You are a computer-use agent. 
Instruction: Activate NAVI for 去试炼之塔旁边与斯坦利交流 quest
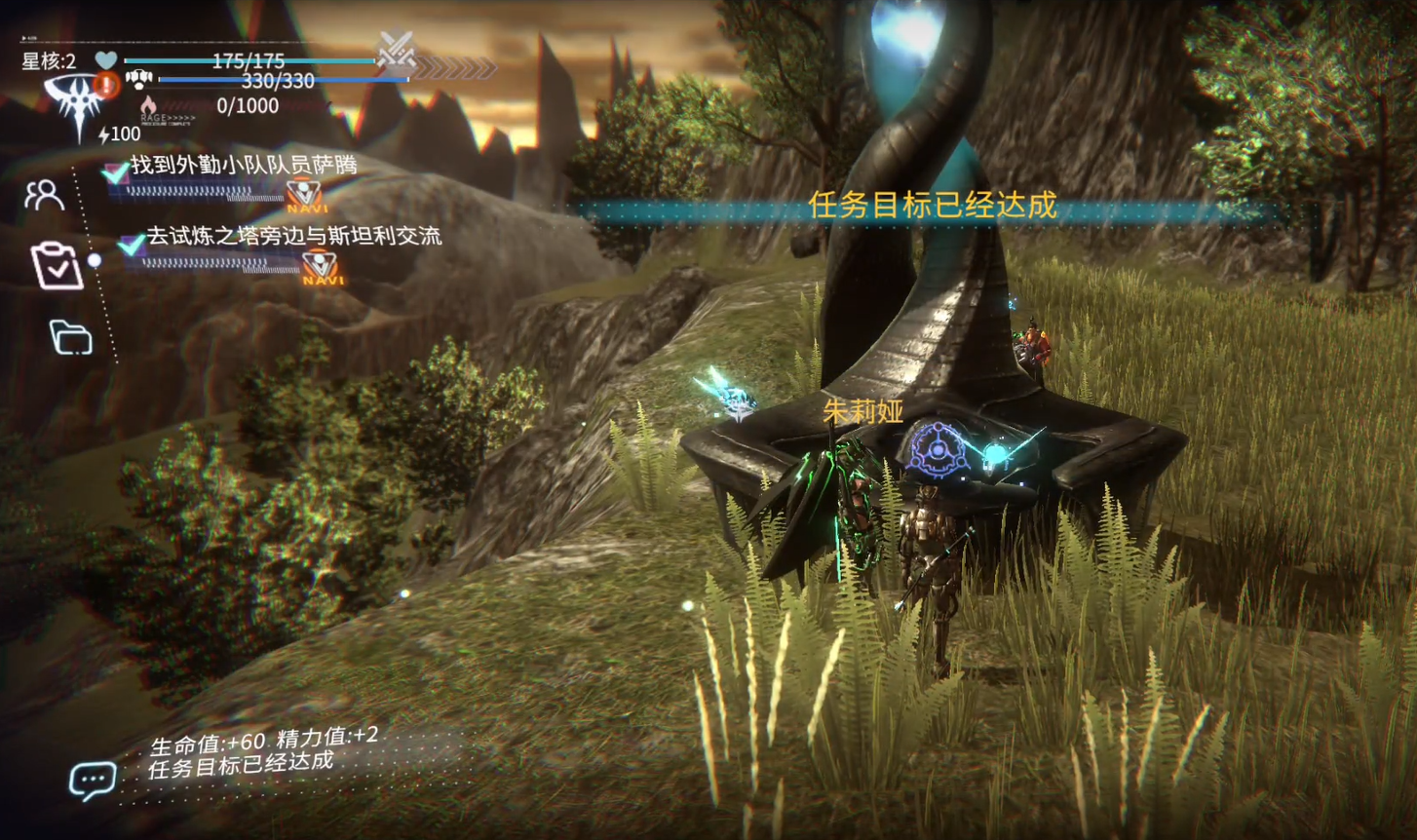[321, 267]
